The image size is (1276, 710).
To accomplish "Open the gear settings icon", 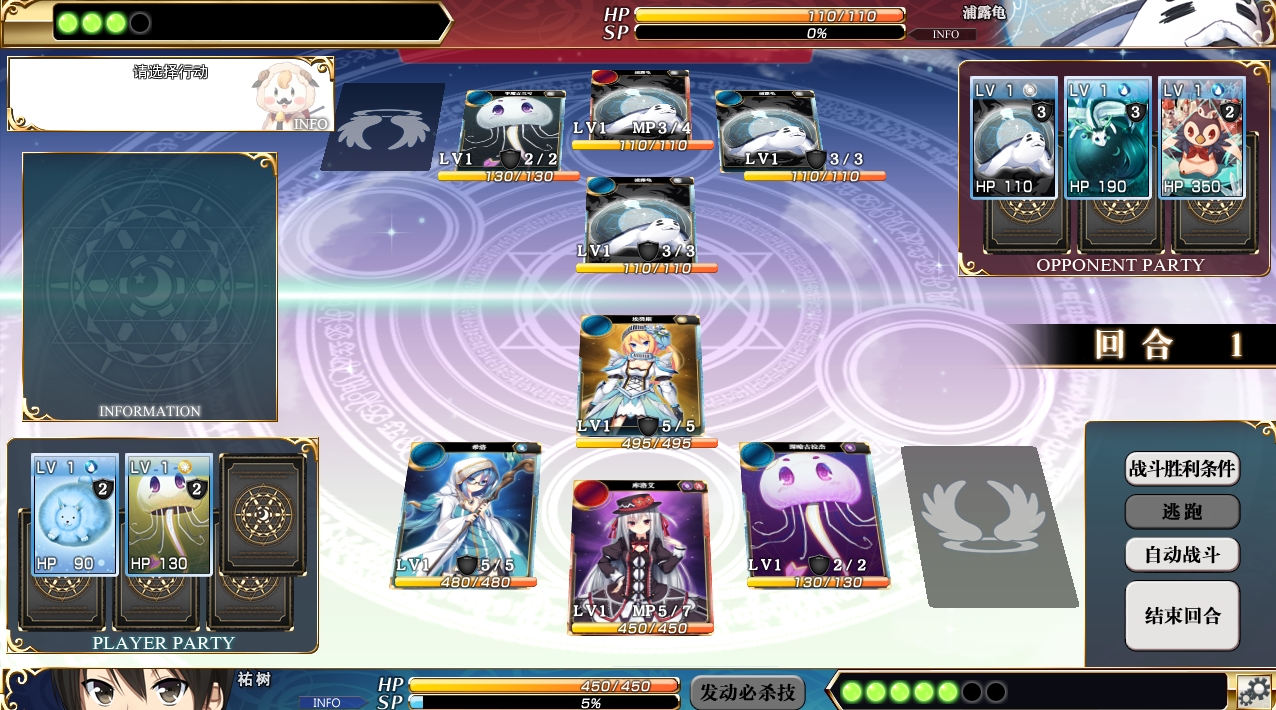I will pos(1254,691).
